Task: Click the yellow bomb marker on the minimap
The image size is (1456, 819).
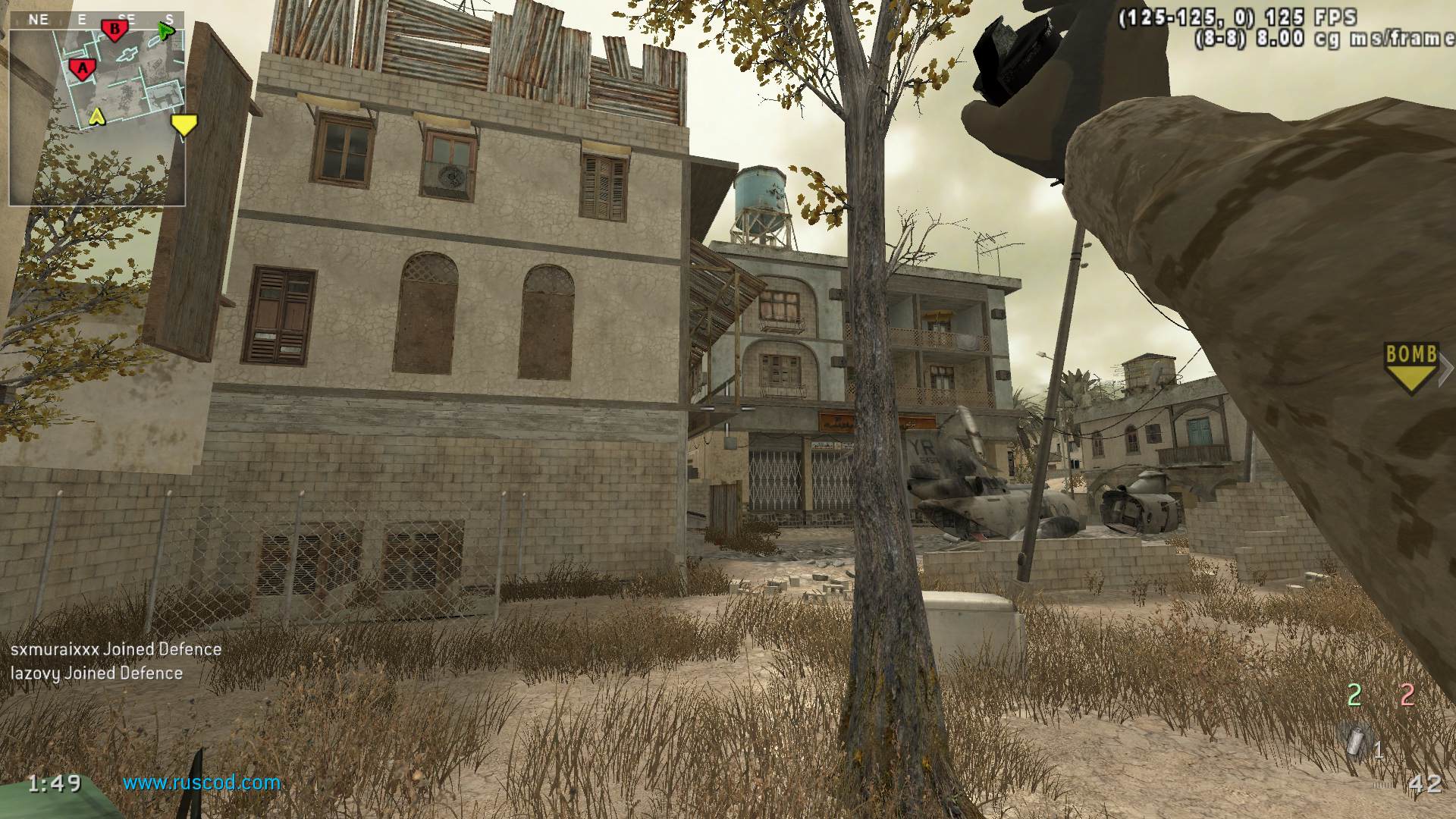Action: pos(184,124)
